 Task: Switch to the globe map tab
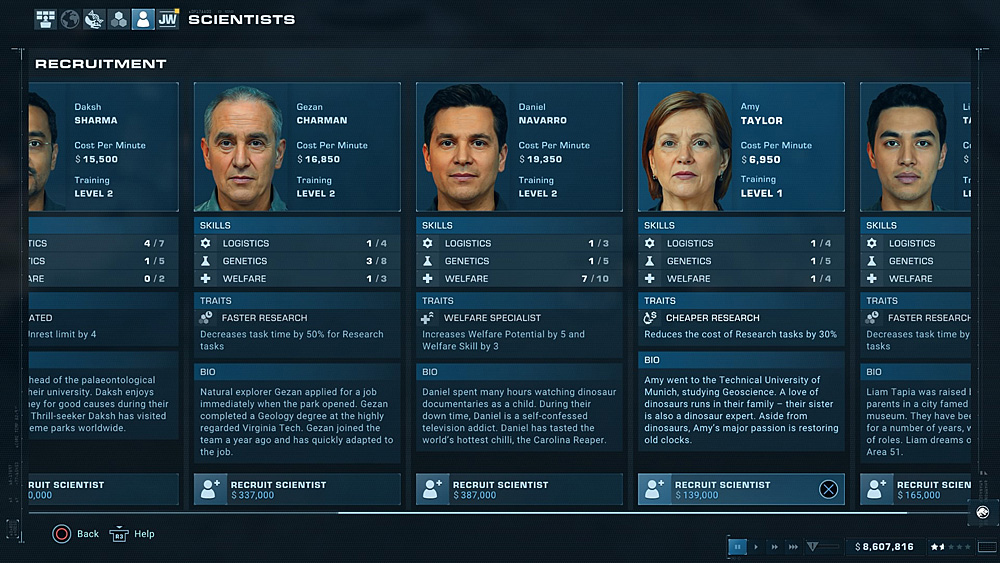[70, 19]
